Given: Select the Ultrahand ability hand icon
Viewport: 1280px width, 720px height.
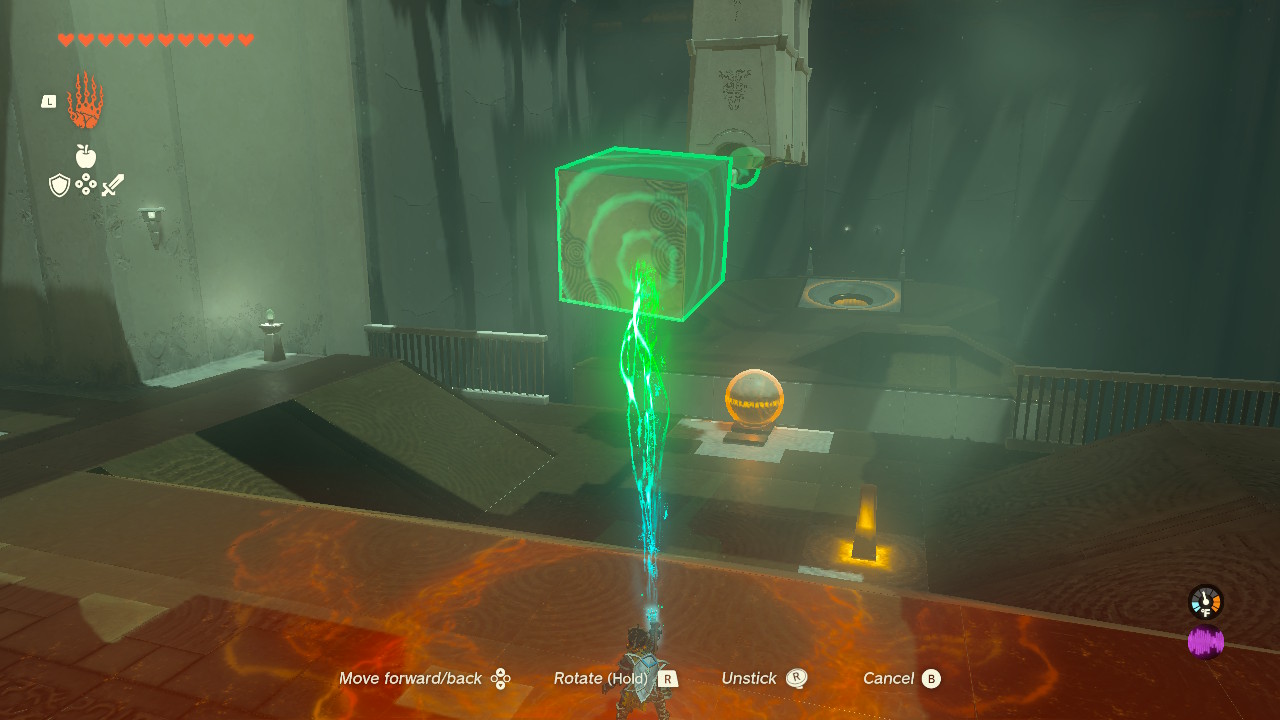Looking at the screenshot, I should coord(85,101).
